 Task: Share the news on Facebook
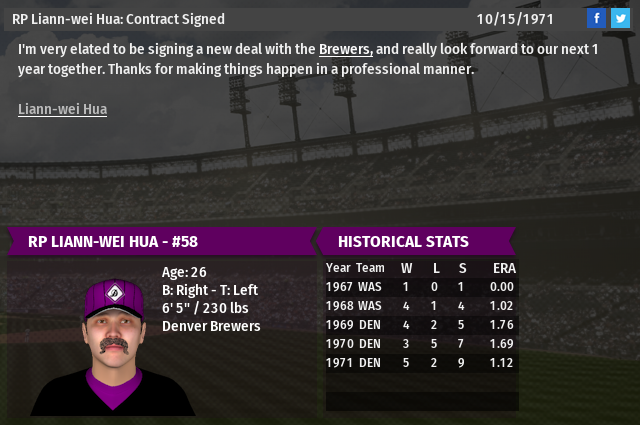596,18
